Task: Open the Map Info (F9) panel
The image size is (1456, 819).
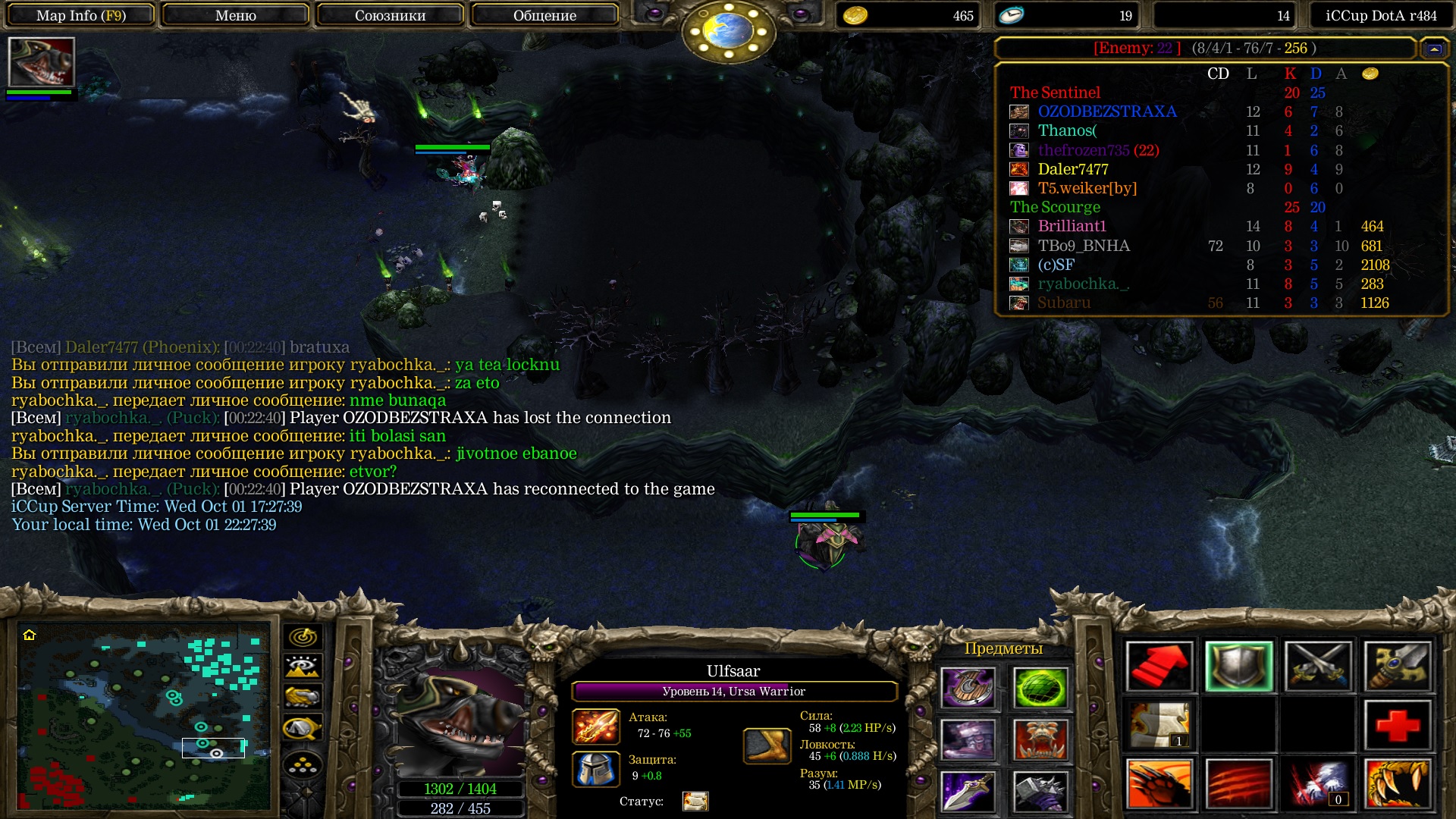Action: click(81, 15)
